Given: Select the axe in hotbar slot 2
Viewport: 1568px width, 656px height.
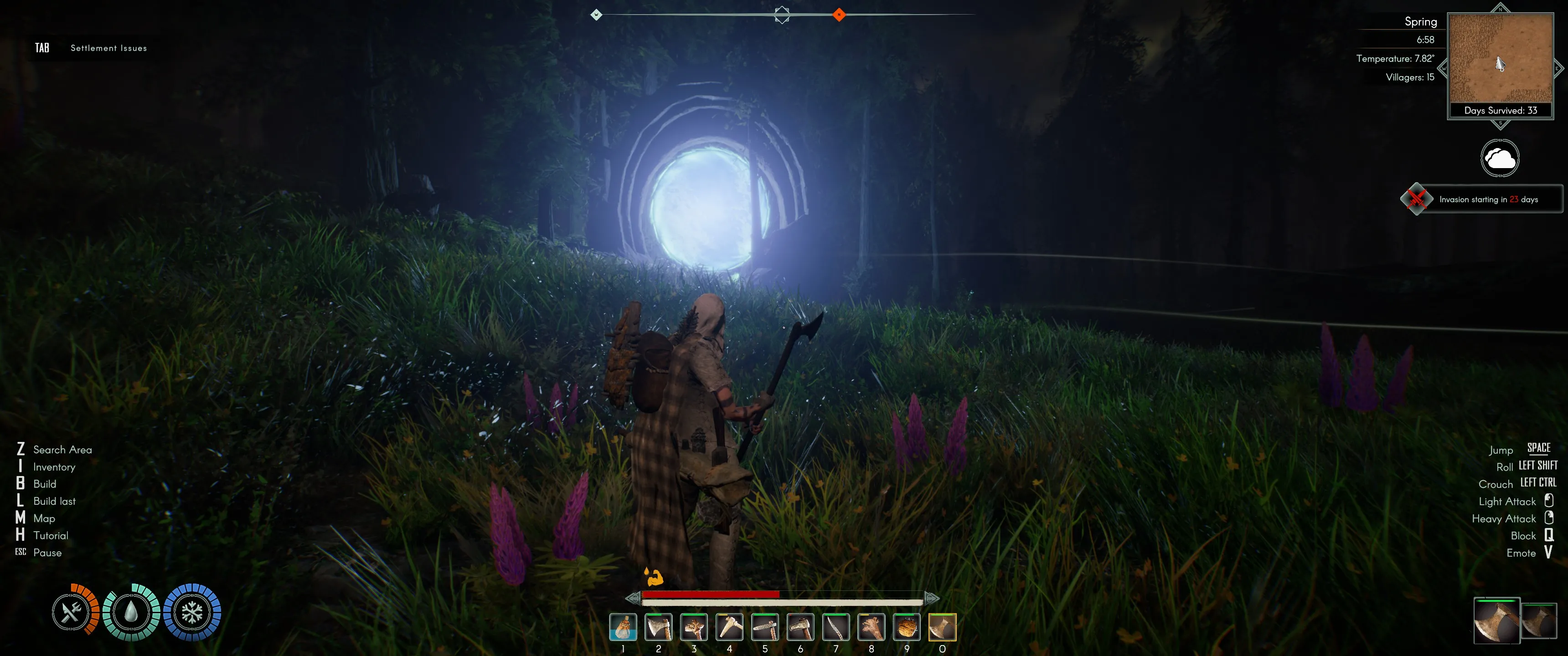Looking at the screenshot, I should (x=658, y=628).
